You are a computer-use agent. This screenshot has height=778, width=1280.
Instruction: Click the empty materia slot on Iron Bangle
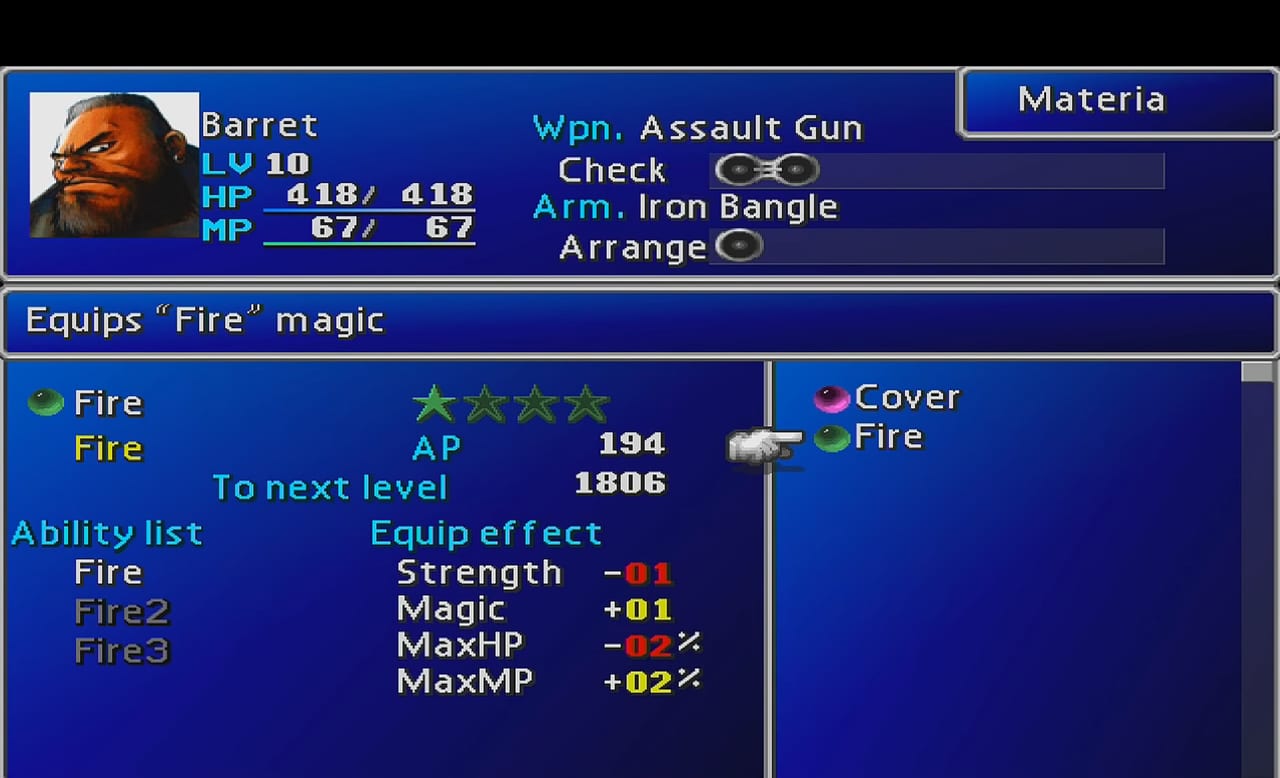point(739,246)
